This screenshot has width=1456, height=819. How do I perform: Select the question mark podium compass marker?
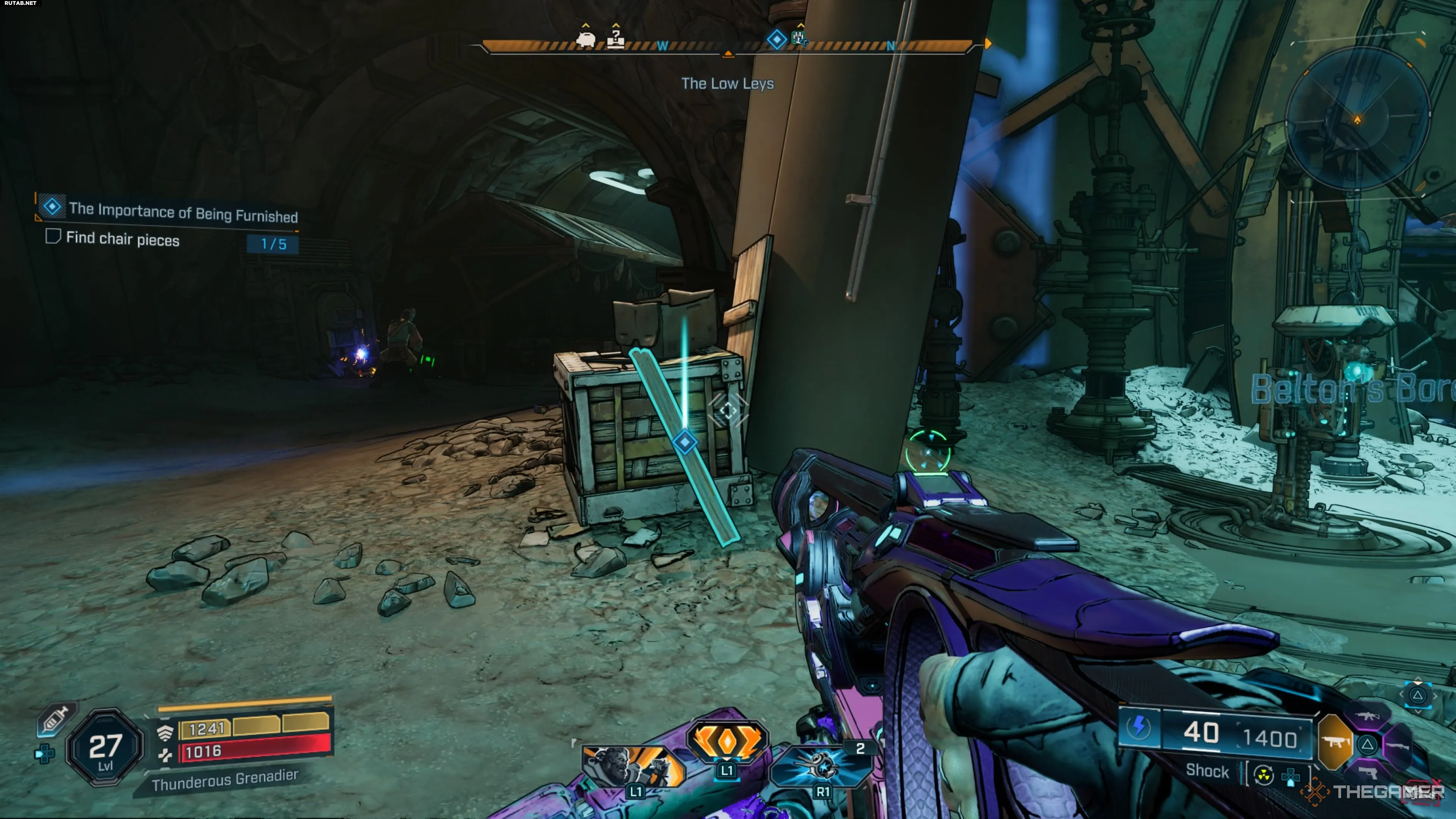[615, 39]
